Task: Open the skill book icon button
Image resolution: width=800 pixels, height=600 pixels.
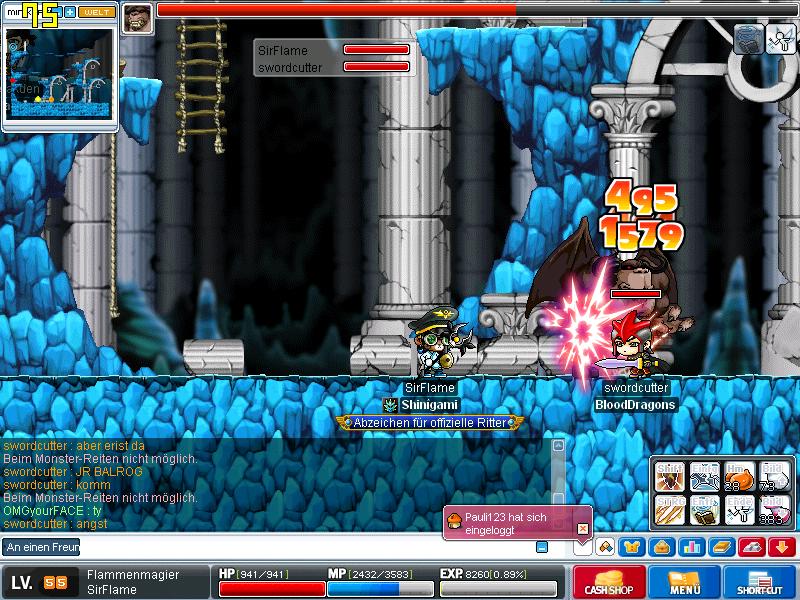Action: coord(722,547)
